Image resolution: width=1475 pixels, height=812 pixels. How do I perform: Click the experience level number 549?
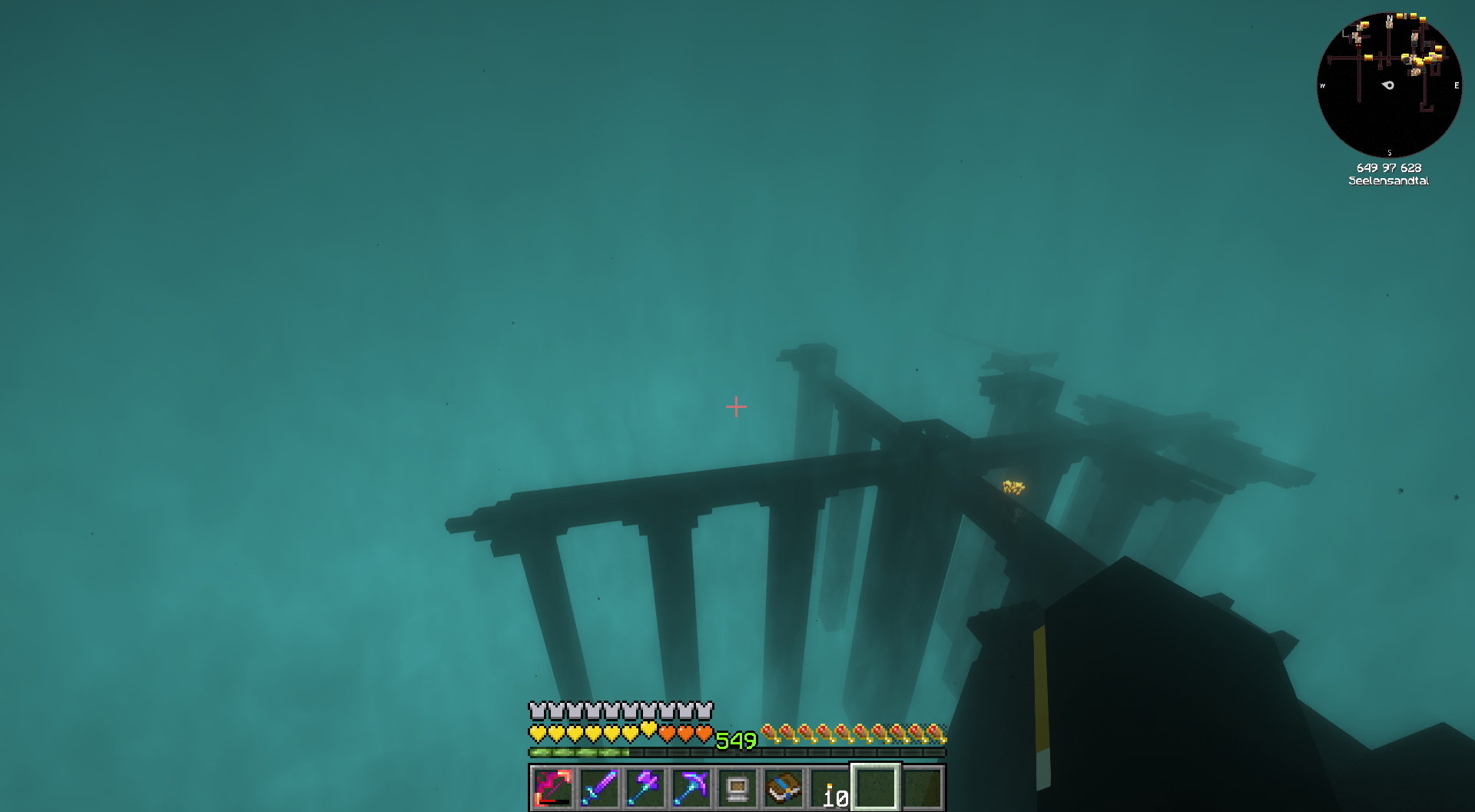pos(735,739)
